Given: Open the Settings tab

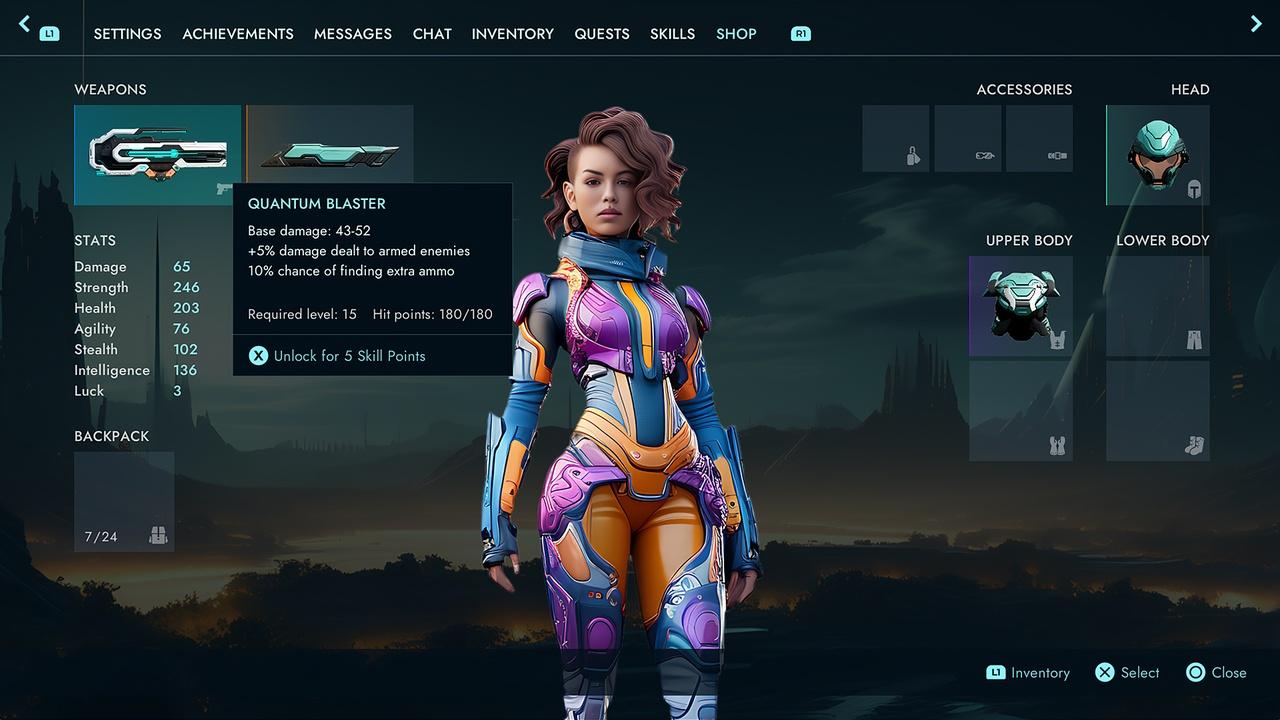Looking at the screenshot, I should (127, 34).
